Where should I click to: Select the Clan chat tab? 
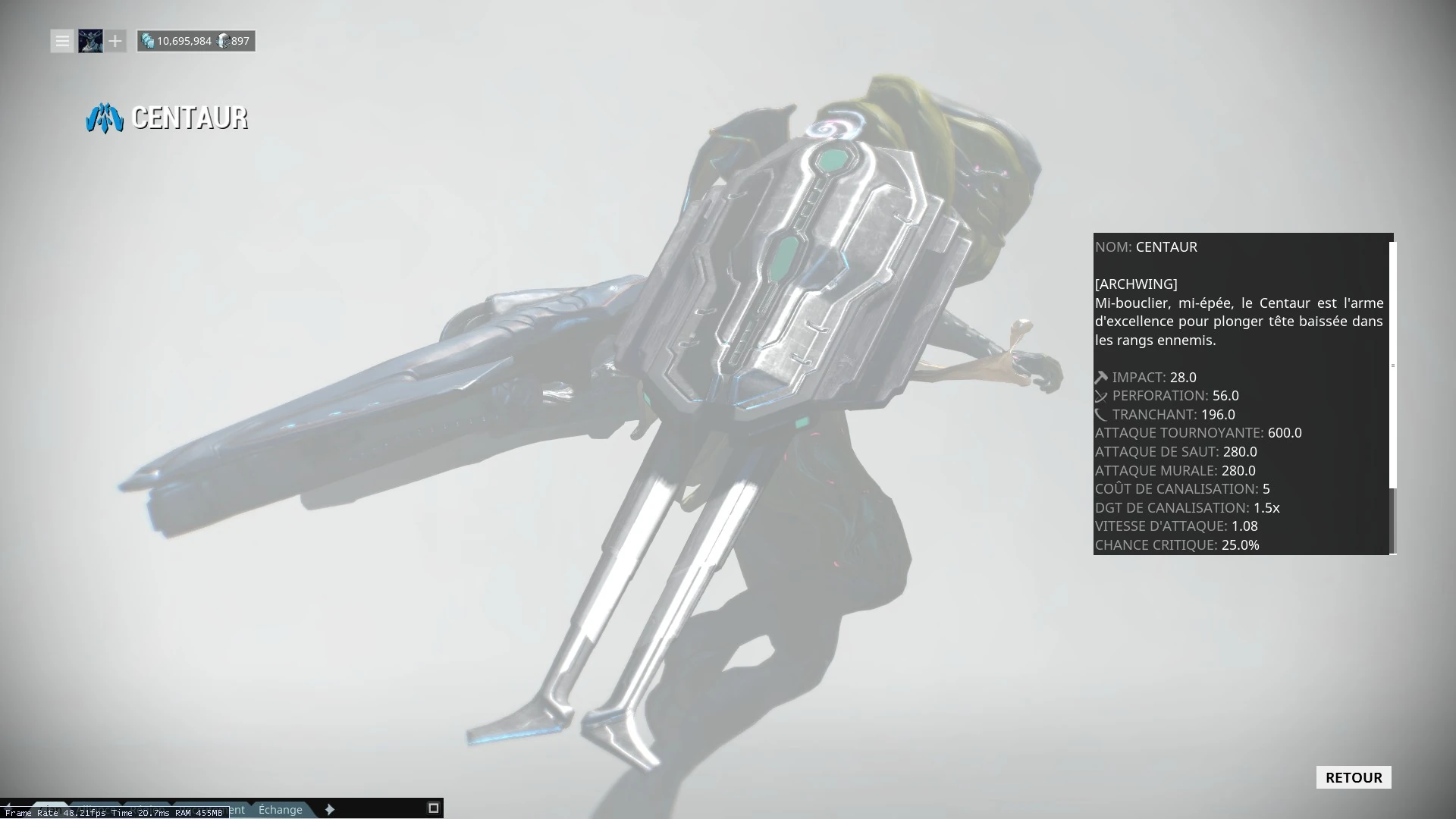coord(49,809)
